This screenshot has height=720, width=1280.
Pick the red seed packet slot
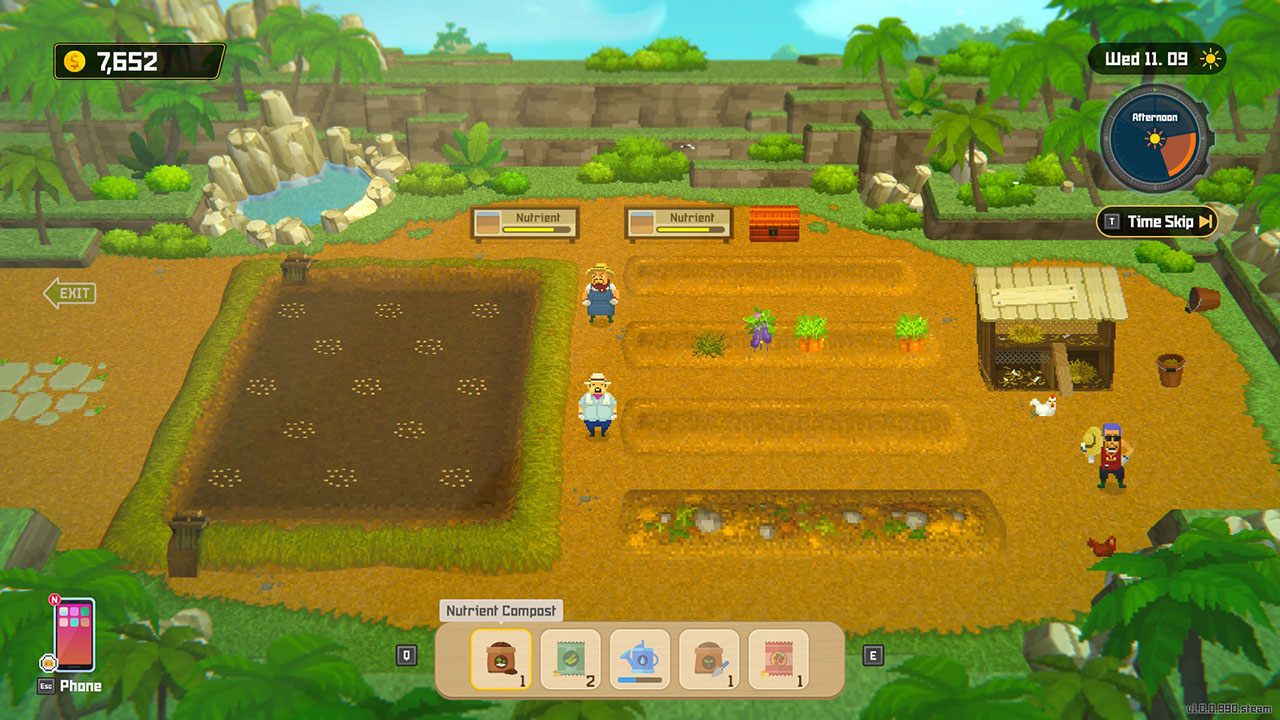point(778,659)
